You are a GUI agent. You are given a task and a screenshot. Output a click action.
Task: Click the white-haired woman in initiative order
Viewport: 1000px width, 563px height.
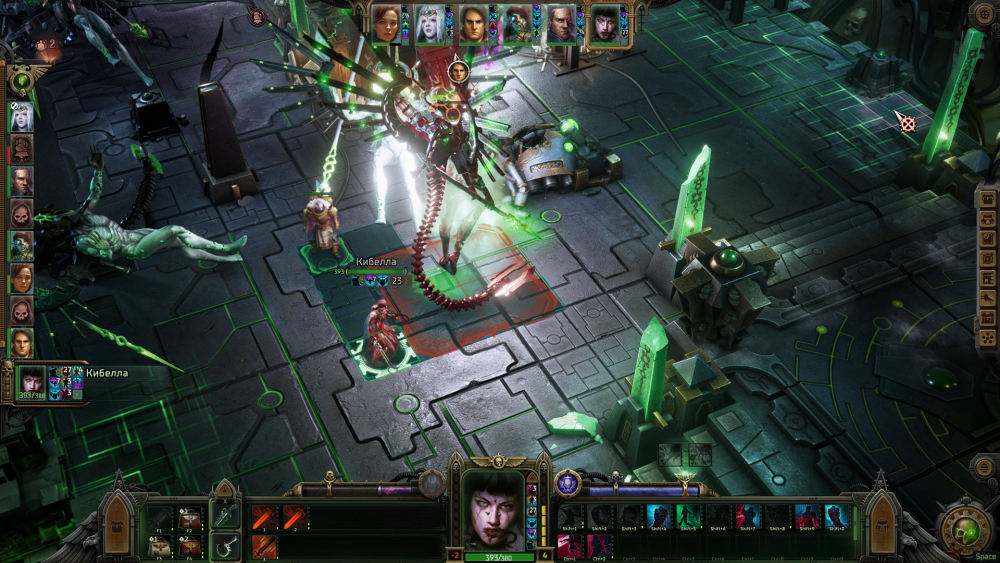(x=21, y=117)
